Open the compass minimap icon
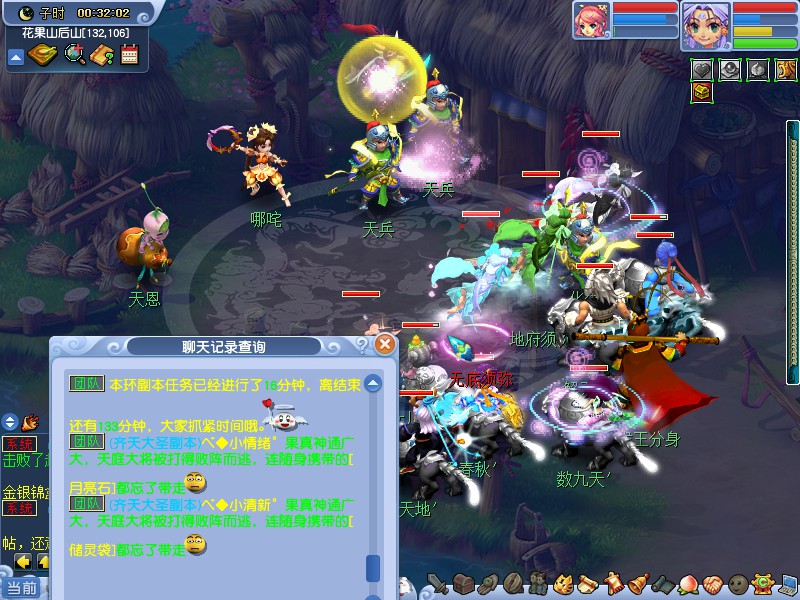 pos(42,55)
